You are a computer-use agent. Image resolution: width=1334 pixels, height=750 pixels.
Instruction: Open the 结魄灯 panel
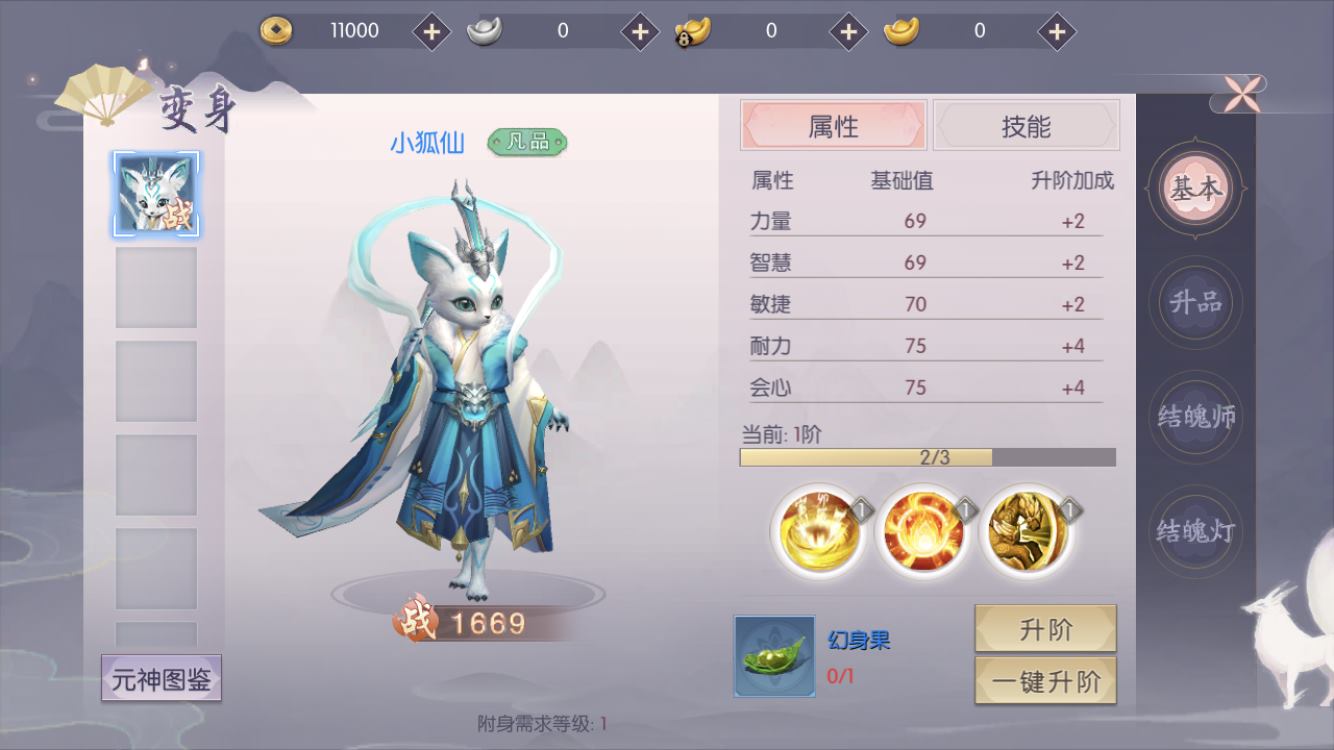[x=1196, y=533]
